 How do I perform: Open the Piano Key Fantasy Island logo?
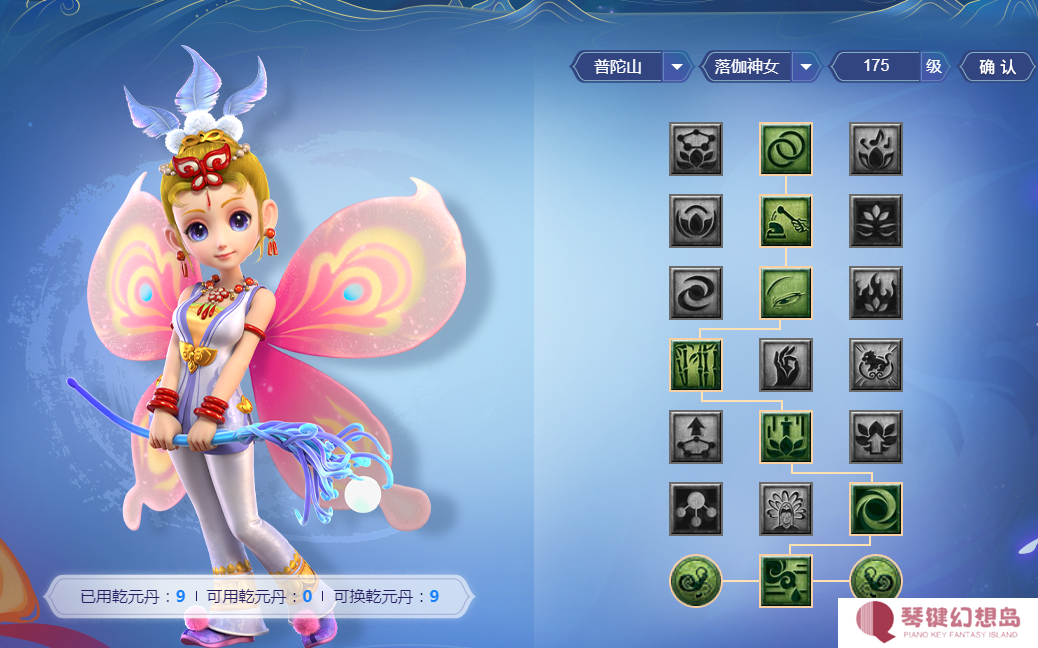coord(938,623)
